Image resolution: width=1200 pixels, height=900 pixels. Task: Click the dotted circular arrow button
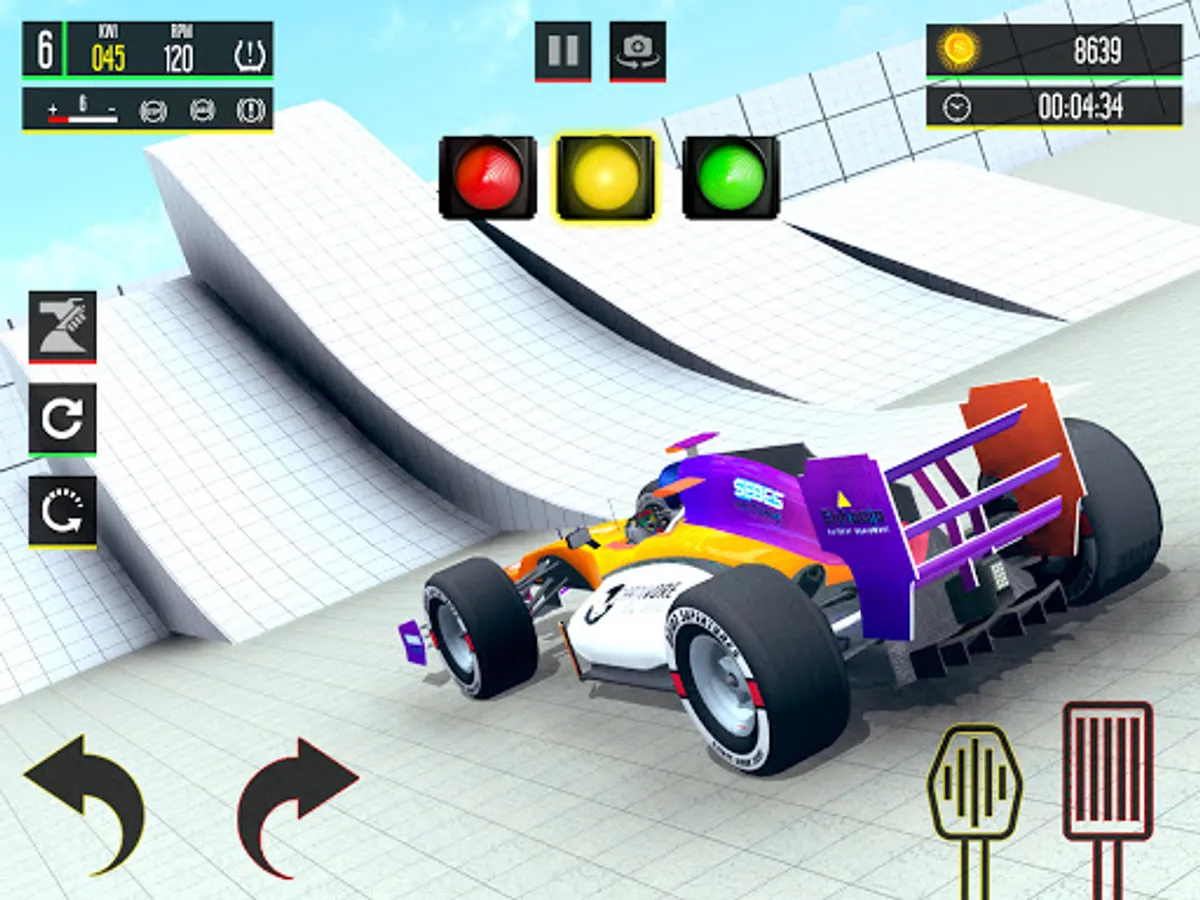coord(62,510)
